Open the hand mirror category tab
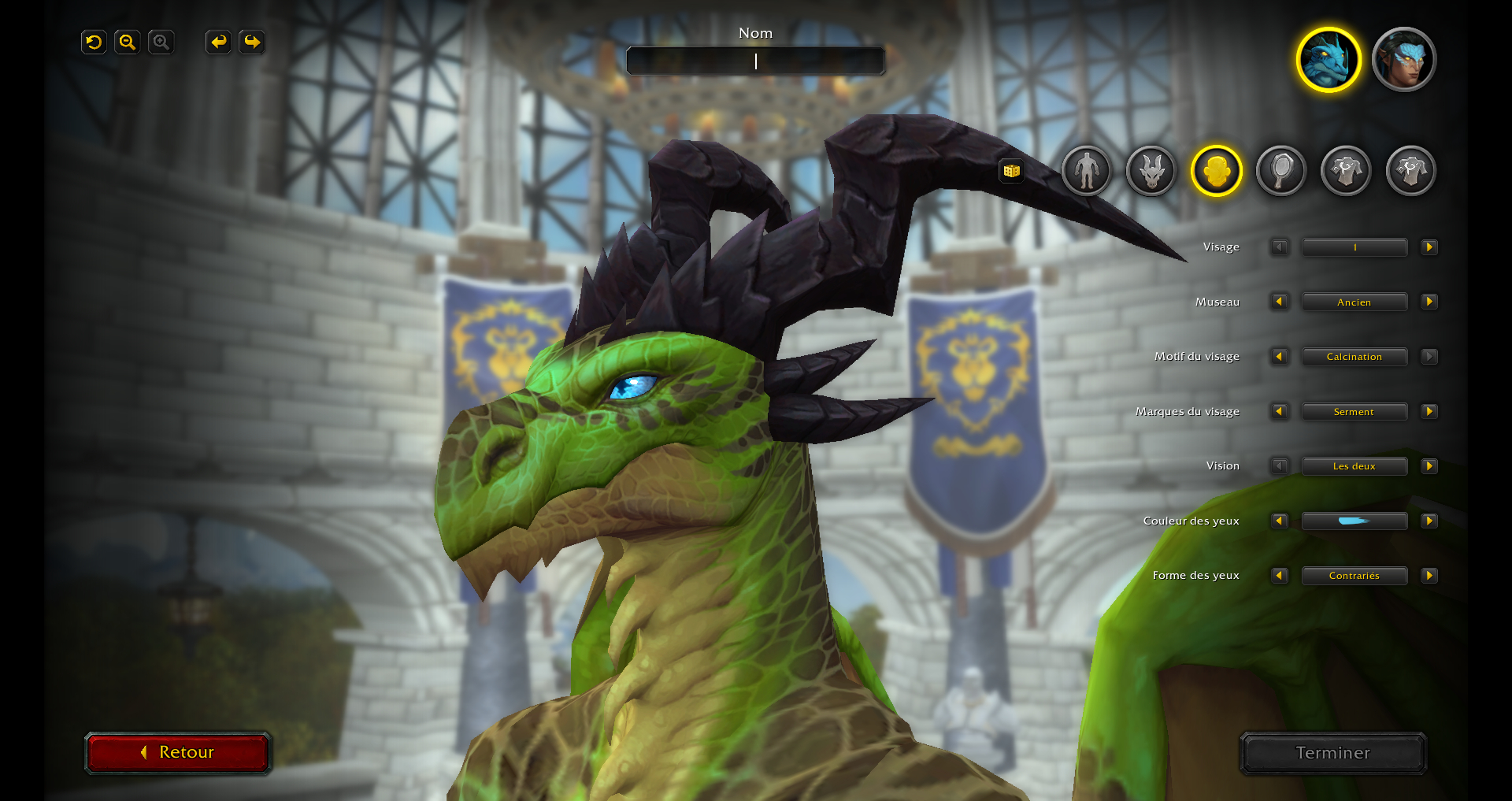 pos(1281,170)
